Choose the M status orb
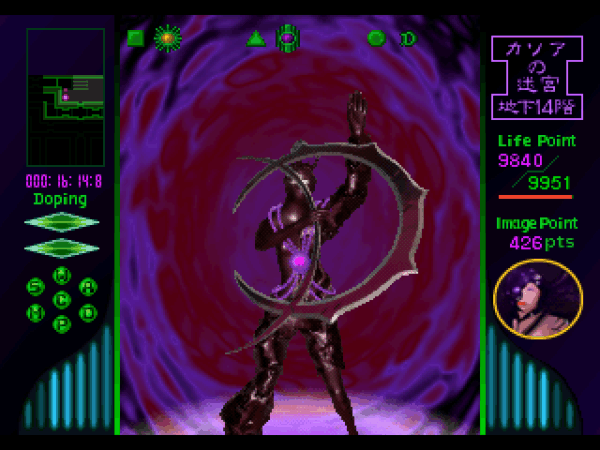600x450 pixels. click(36, 312)
